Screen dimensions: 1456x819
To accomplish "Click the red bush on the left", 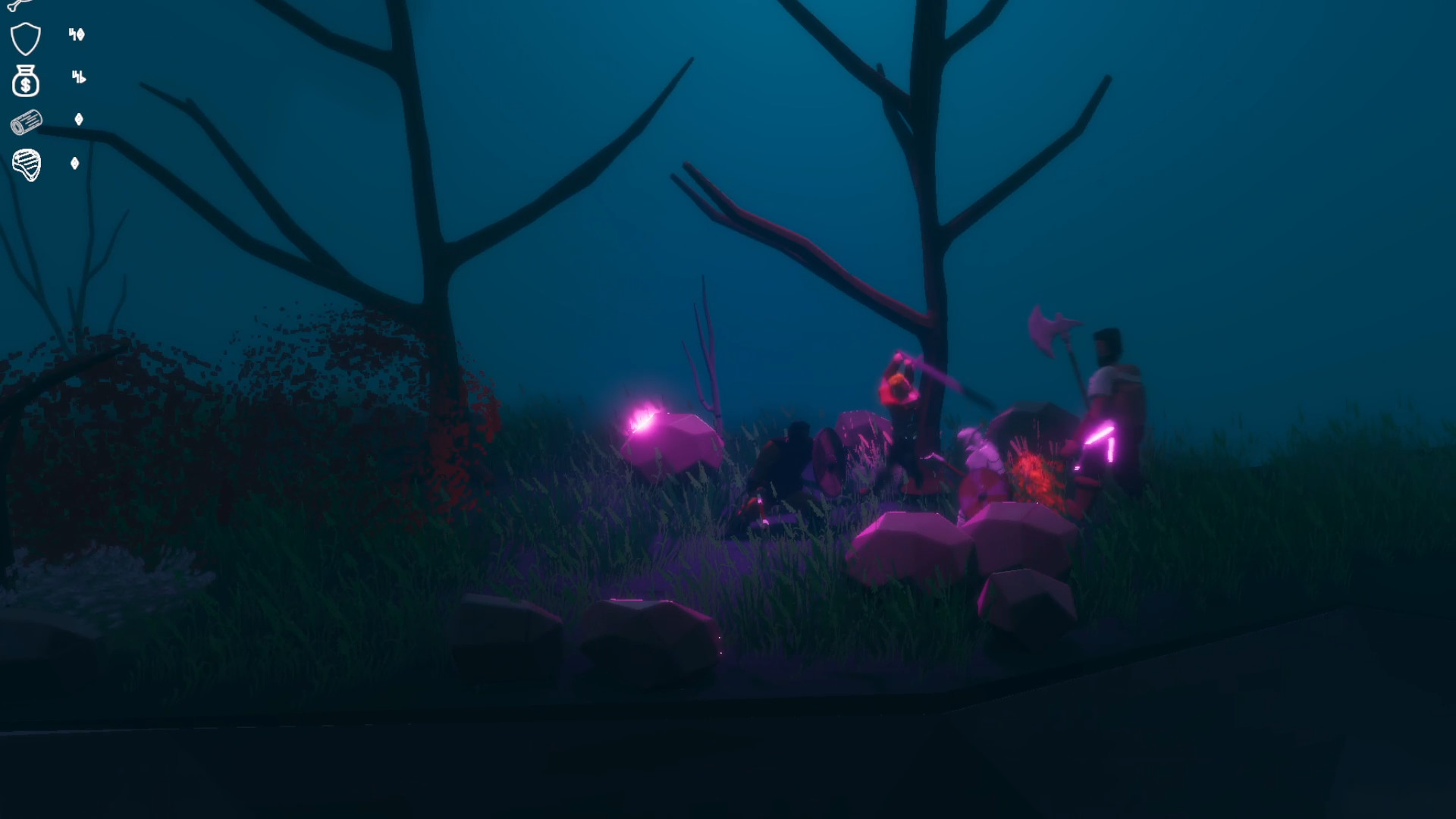I will coord(303,379).
